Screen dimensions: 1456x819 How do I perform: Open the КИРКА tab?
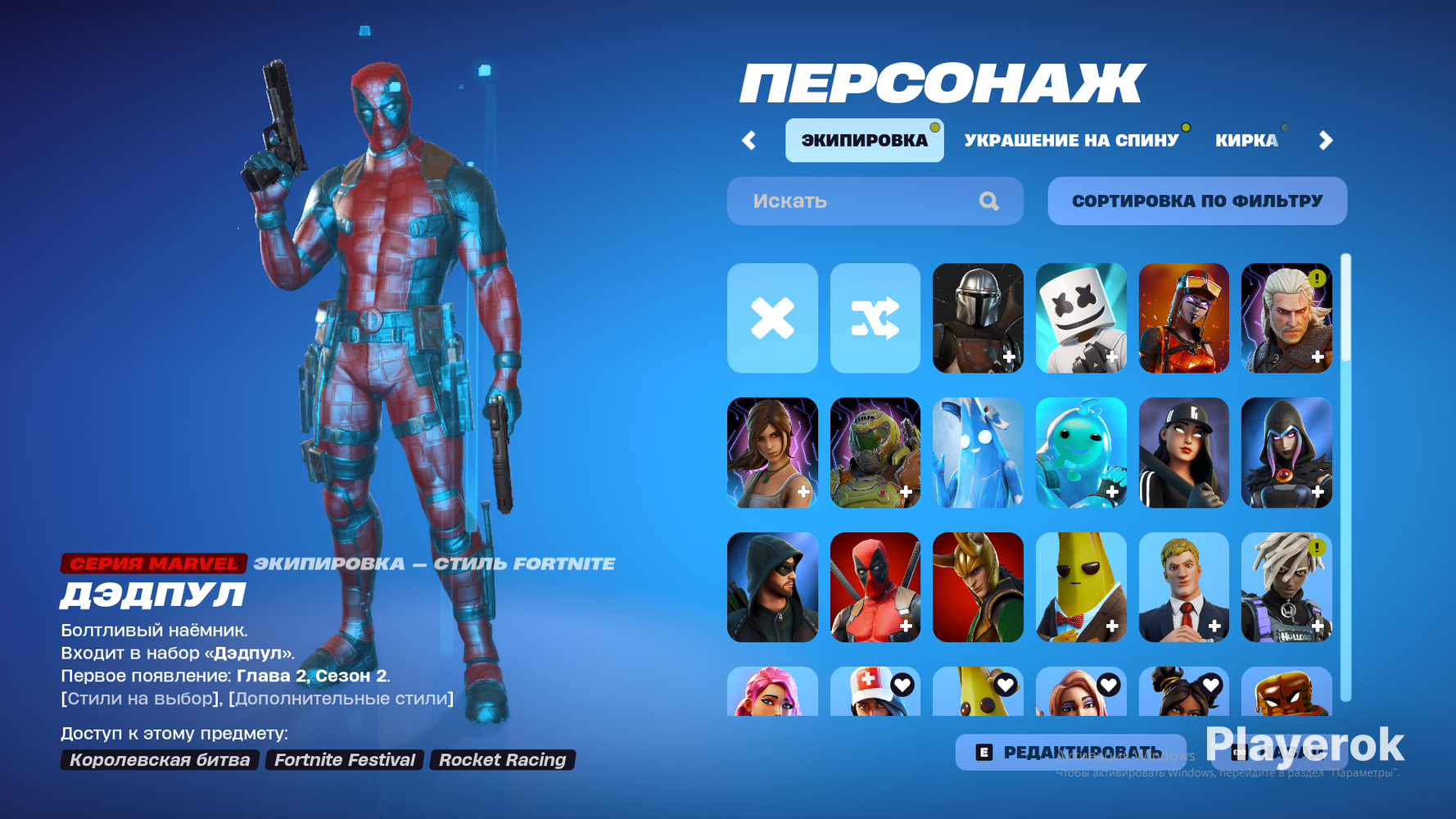(1248, 139)
